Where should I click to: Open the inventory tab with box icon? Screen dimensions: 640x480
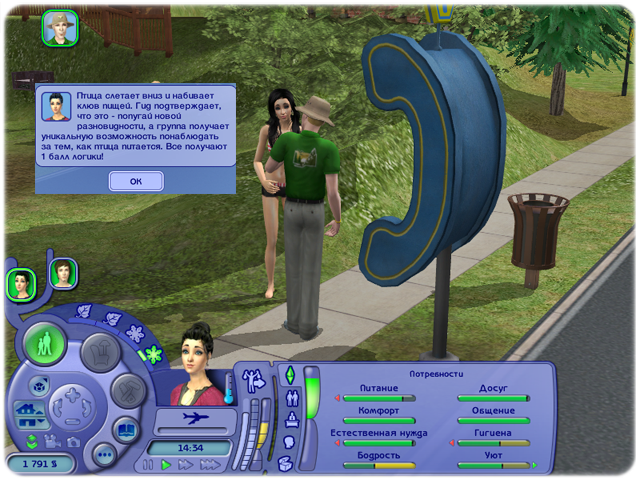click(285, 462)
